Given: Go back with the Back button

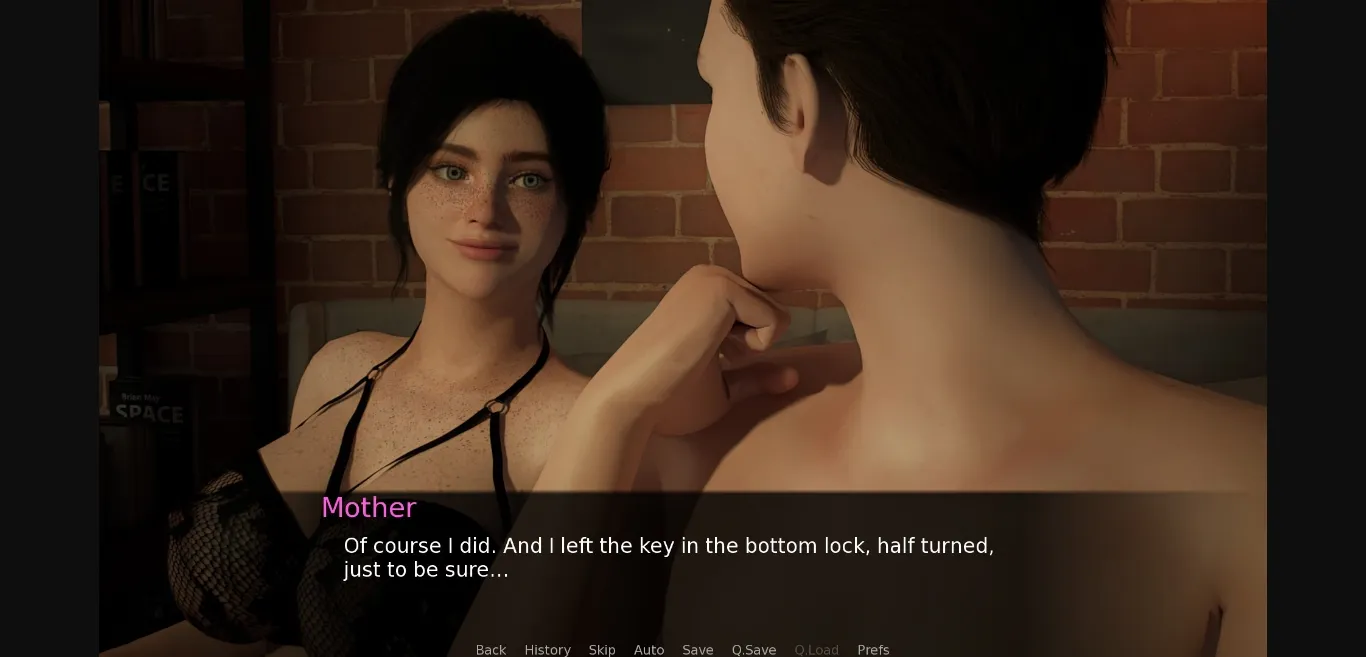Looking at the screenshot, I should 490,649.
